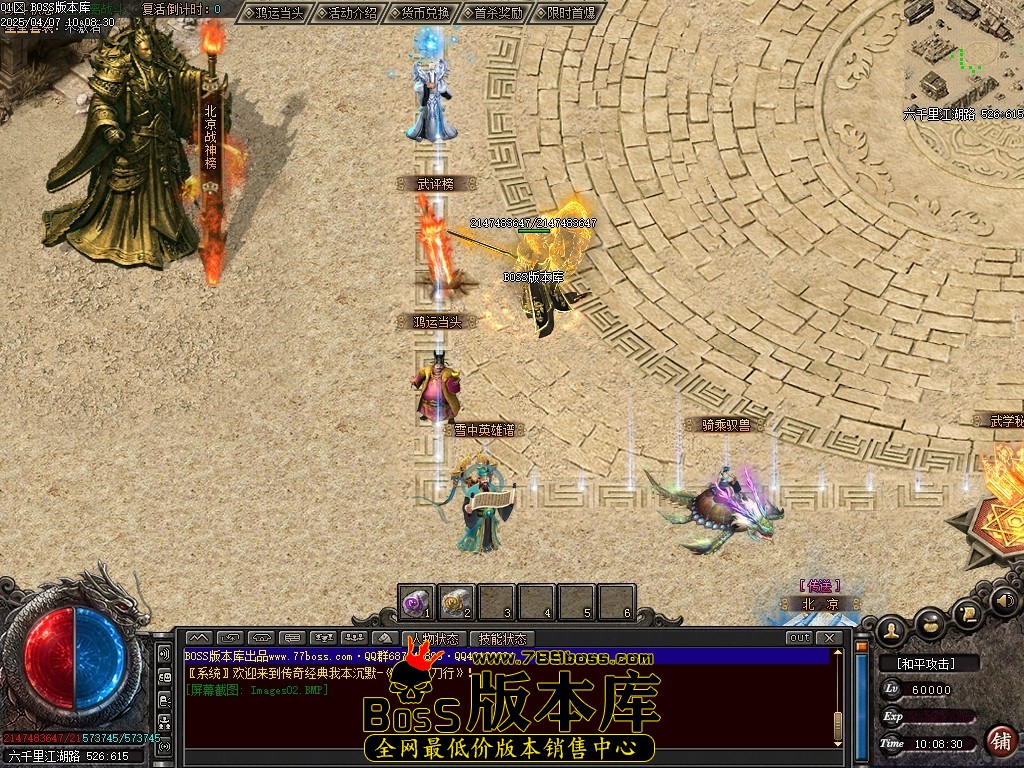
Task: Open the inventory bag icon
Action: [932, 621]
